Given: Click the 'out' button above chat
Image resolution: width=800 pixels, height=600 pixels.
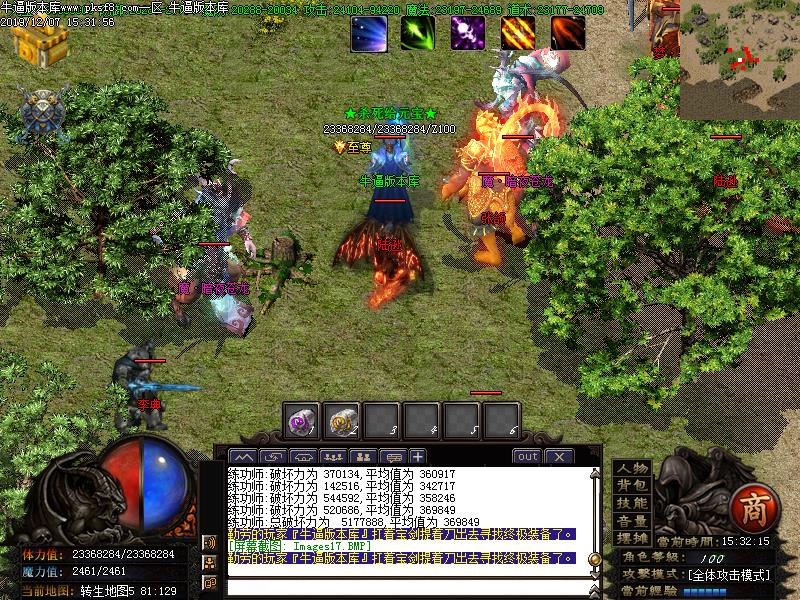Looking at the screenshot, I should pos(527,457).
